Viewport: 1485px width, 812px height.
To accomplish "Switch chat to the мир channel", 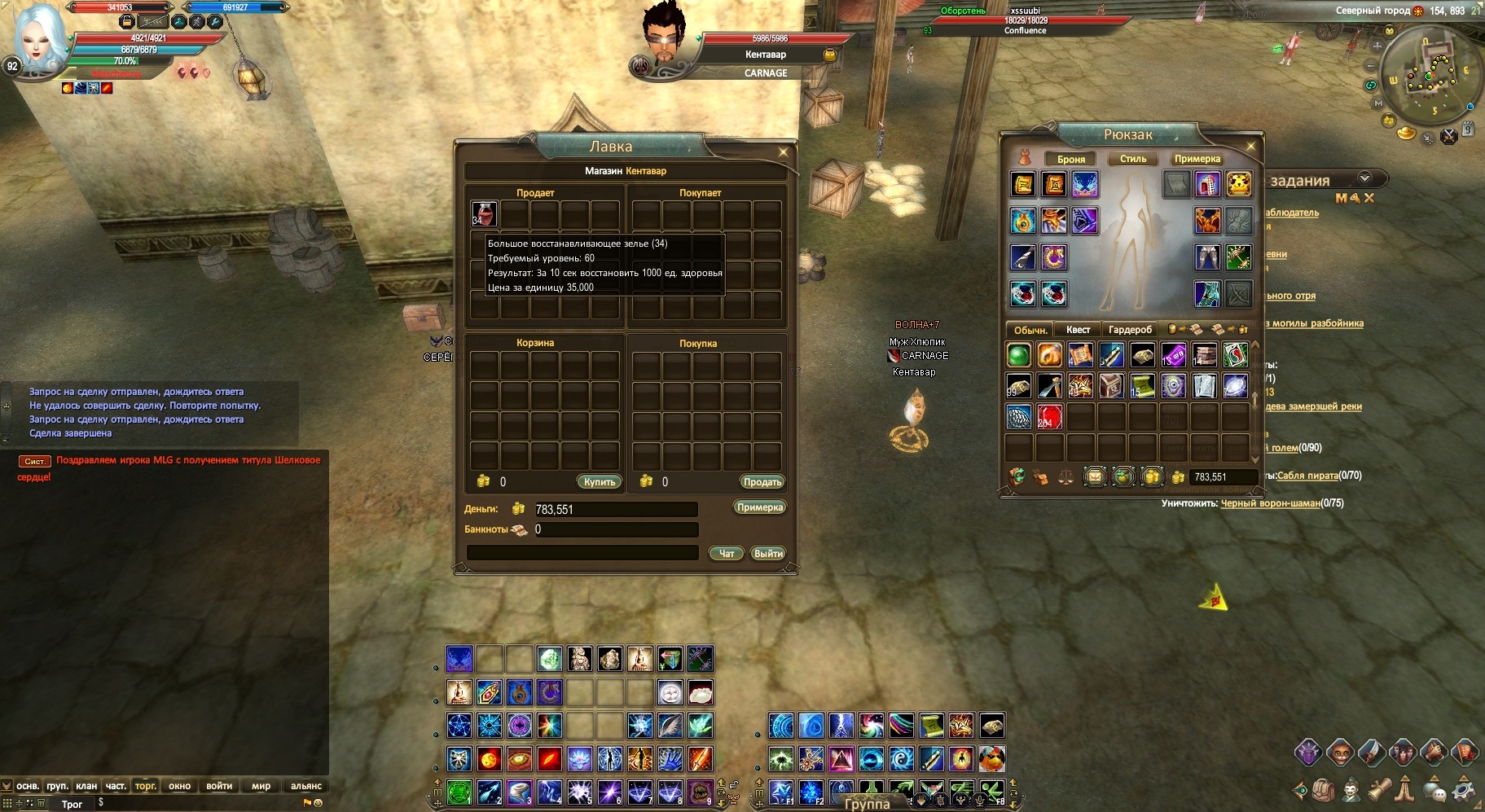I will (261, 786).
